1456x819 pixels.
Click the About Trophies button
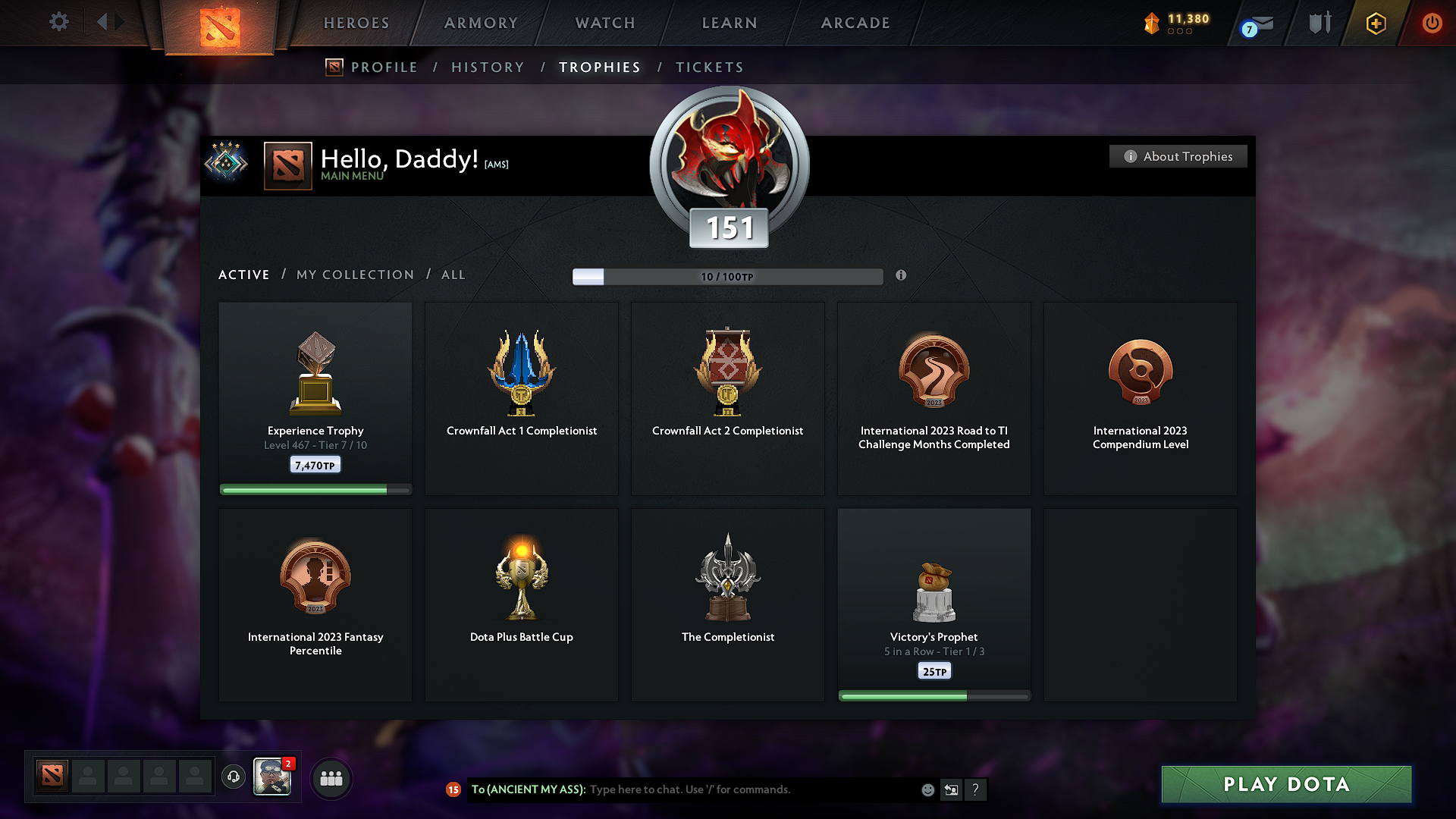[1178, 156]
